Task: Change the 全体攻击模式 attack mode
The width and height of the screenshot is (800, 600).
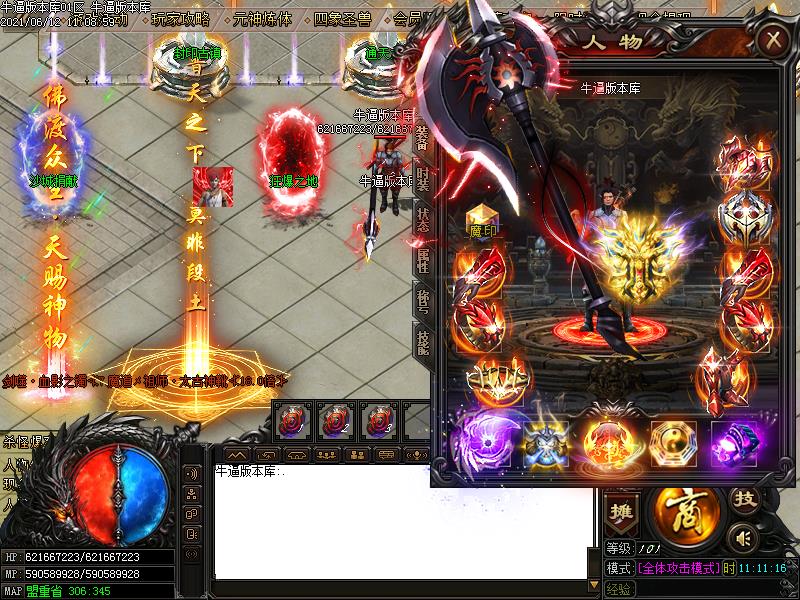Action: (679, 568)
